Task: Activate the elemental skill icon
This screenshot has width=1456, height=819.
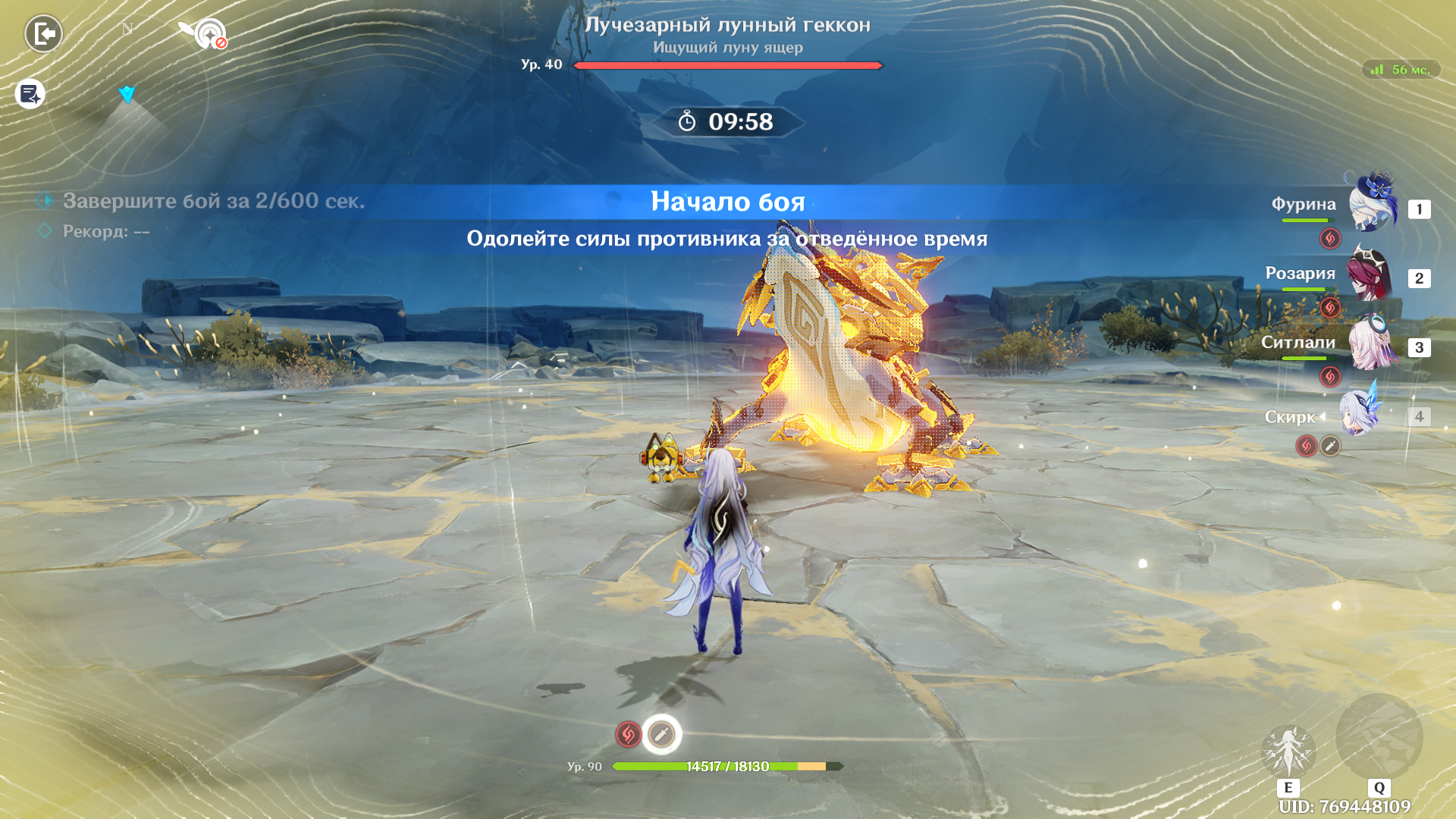Action: [1288, 751]
